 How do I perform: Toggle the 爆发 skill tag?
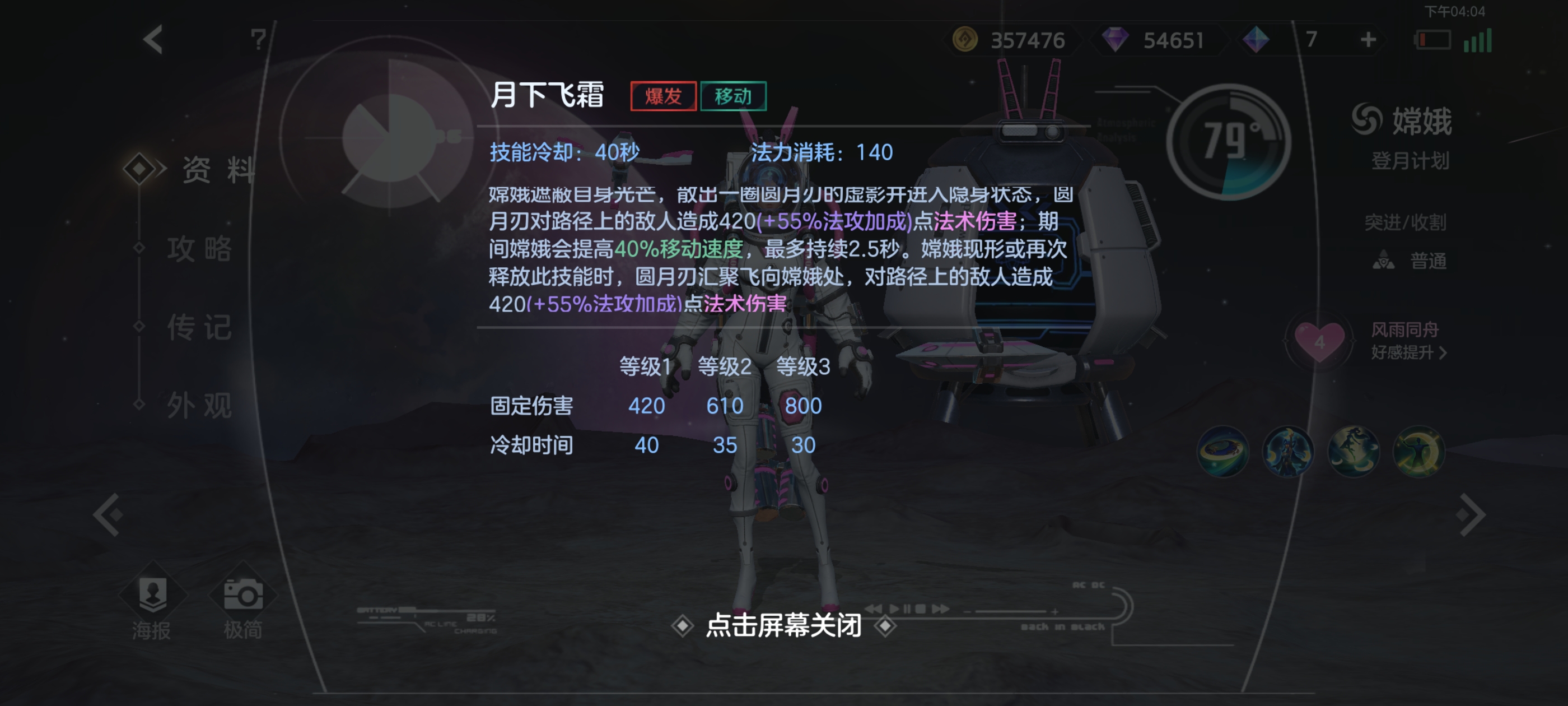tap(664, 95)
